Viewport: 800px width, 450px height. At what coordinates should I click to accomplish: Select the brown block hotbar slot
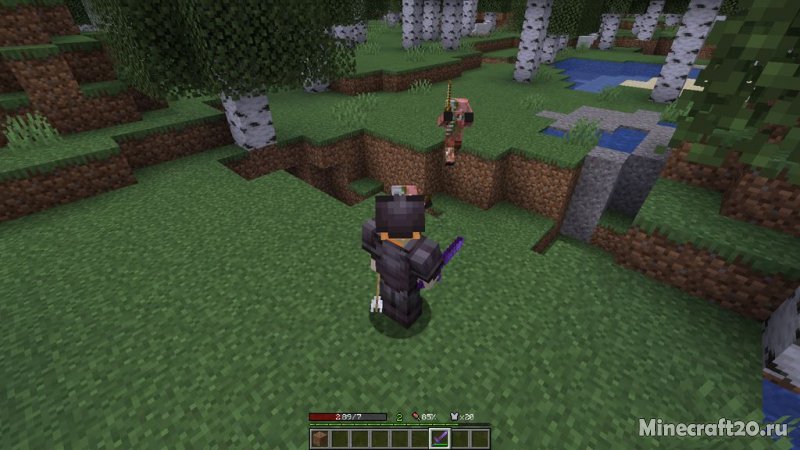(319, 438)
